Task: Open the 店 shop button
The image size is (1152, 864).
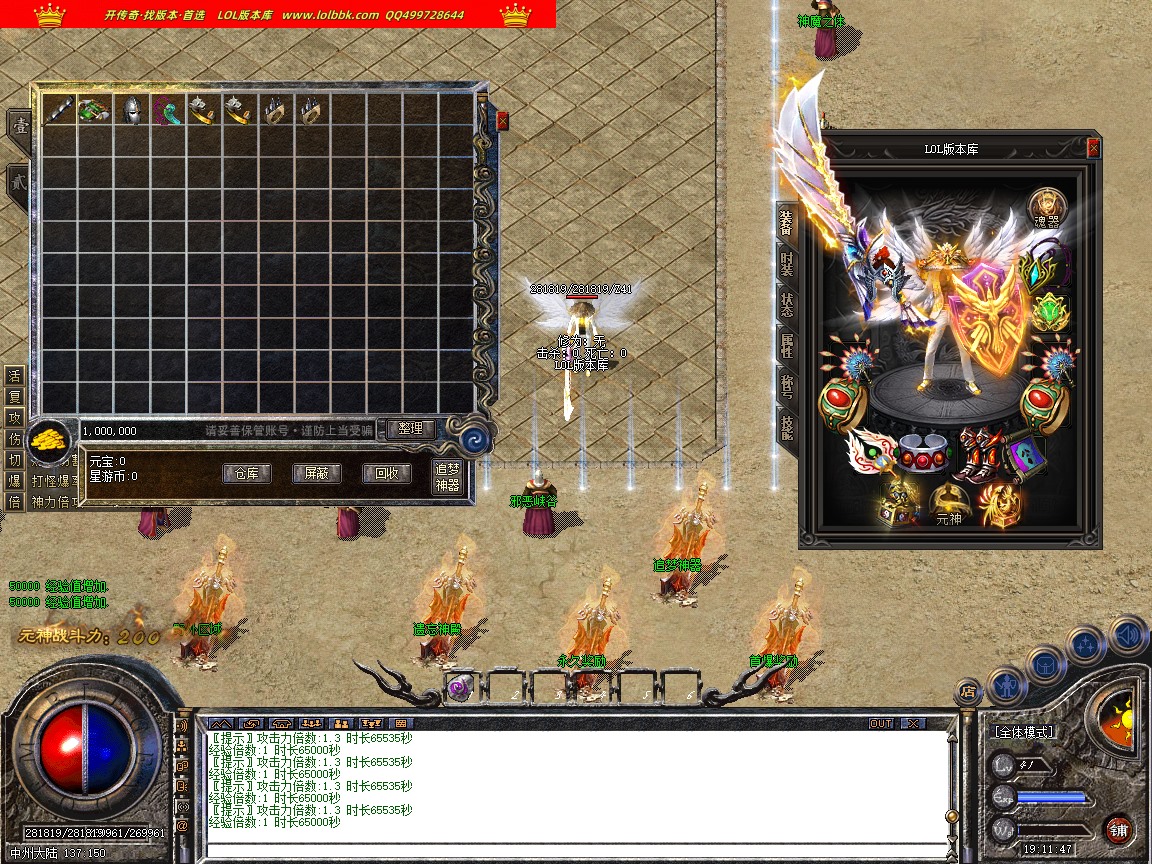Action: pos(966,690)
